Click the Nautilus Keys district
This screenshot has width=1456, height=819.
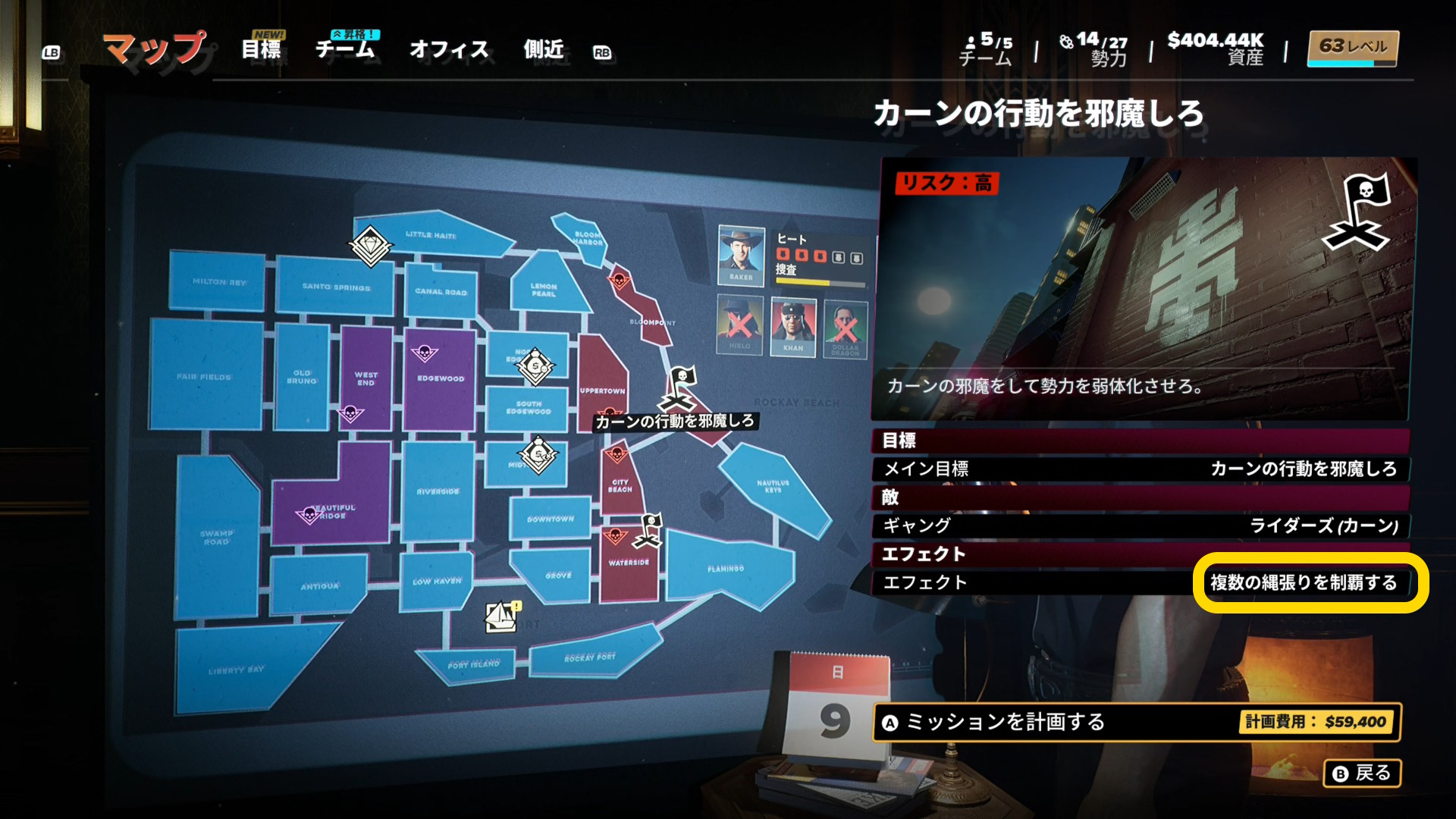coord(772,487)
